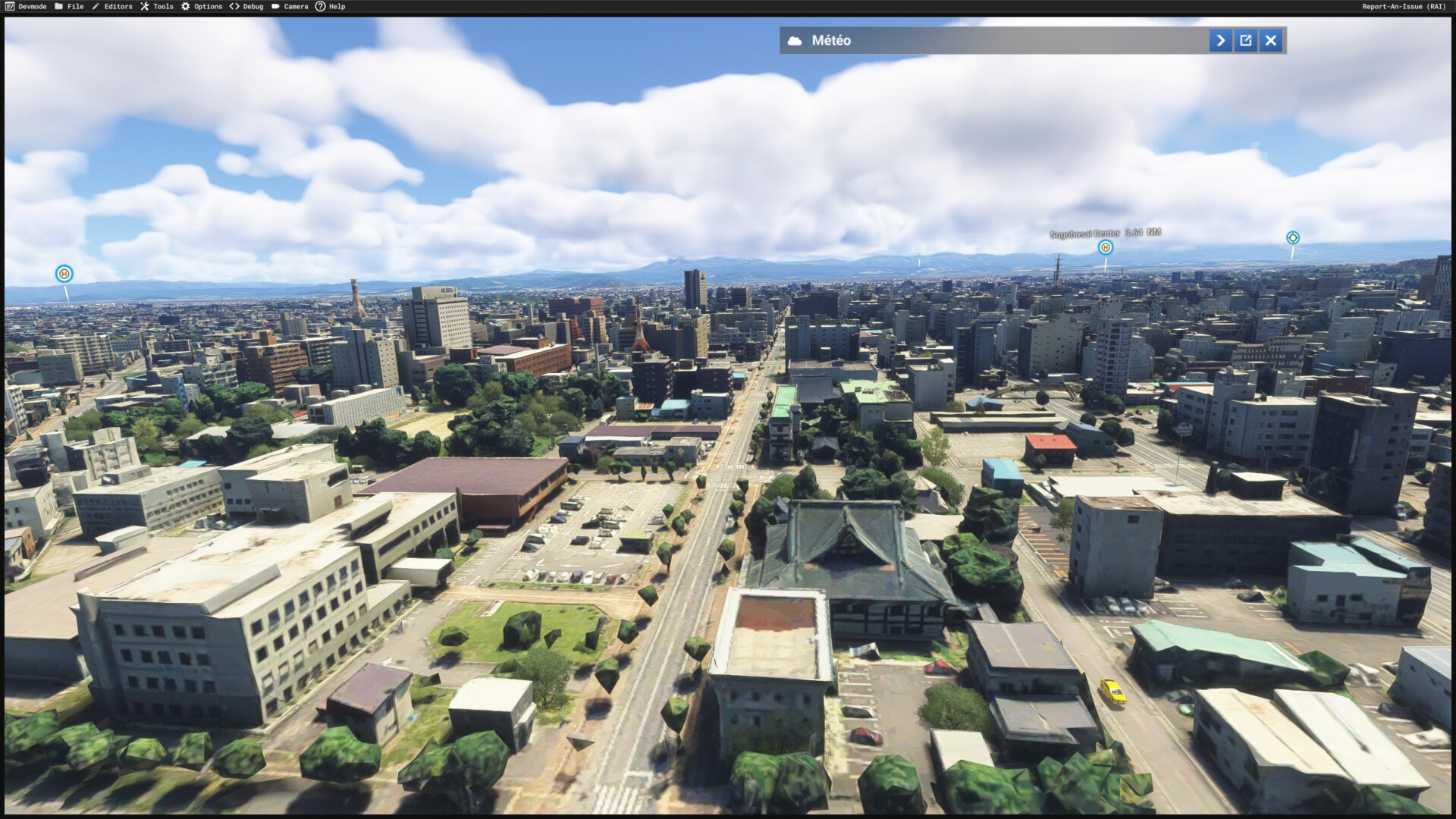Open the Editors menu
Screen dimensions: 1456x819
click(112, 7)
